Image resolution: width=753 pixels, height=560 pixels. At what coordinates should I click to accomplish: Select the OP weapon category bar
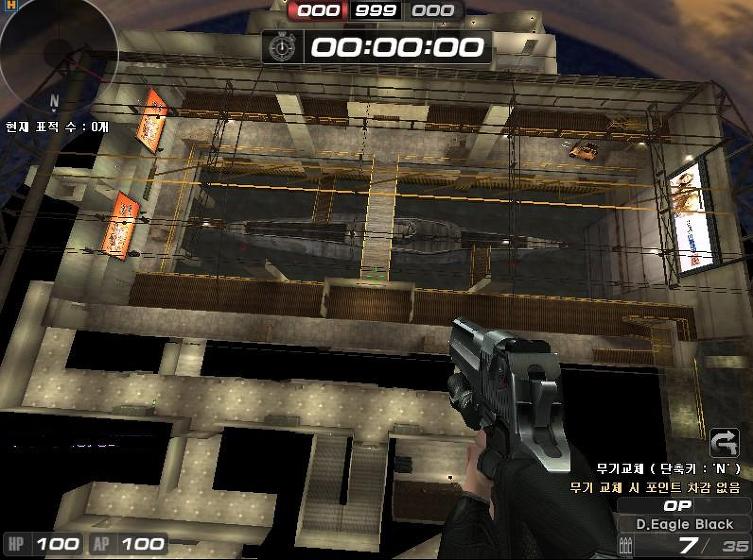pos(678,505)
